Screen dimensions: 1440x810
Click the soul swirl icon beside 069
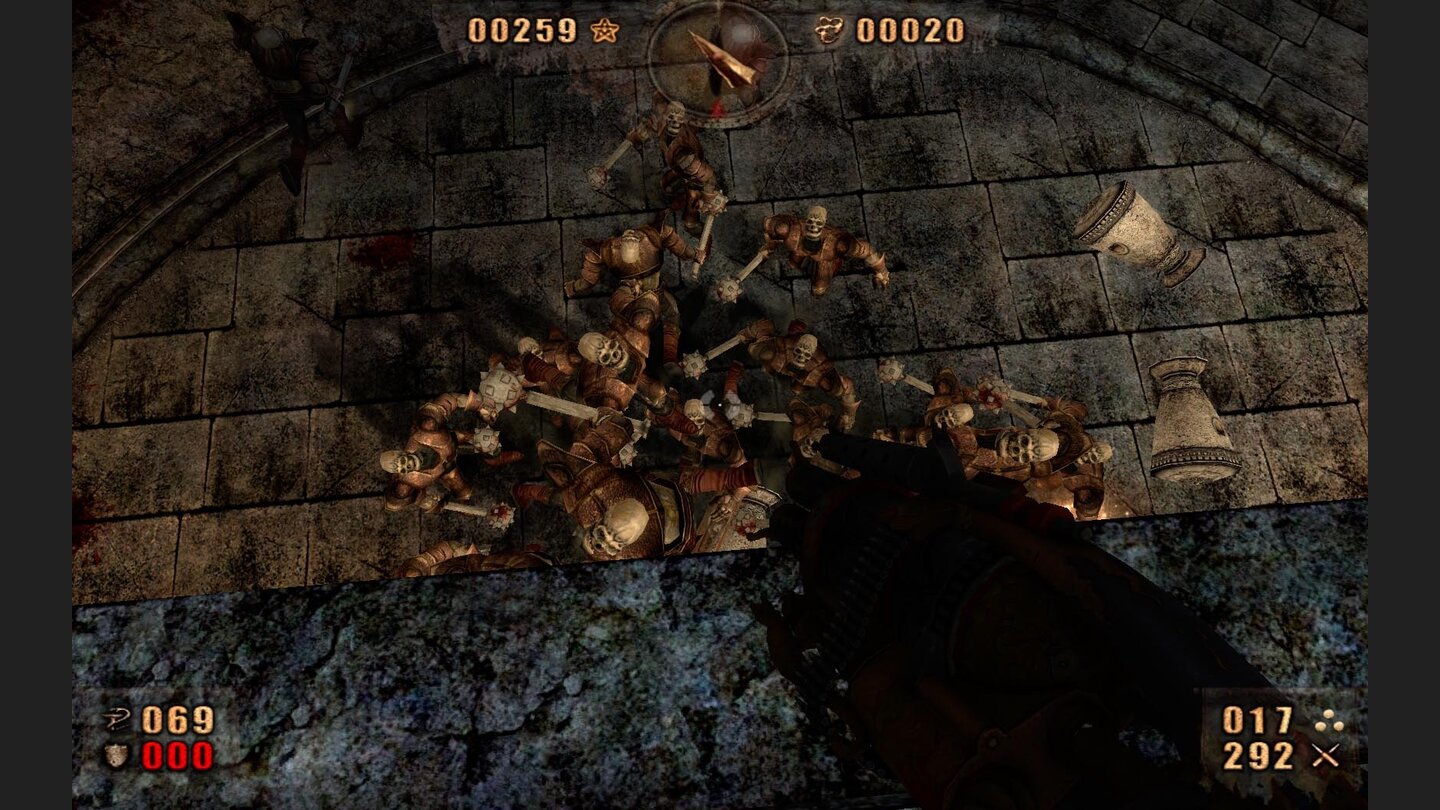pos(117,718)
